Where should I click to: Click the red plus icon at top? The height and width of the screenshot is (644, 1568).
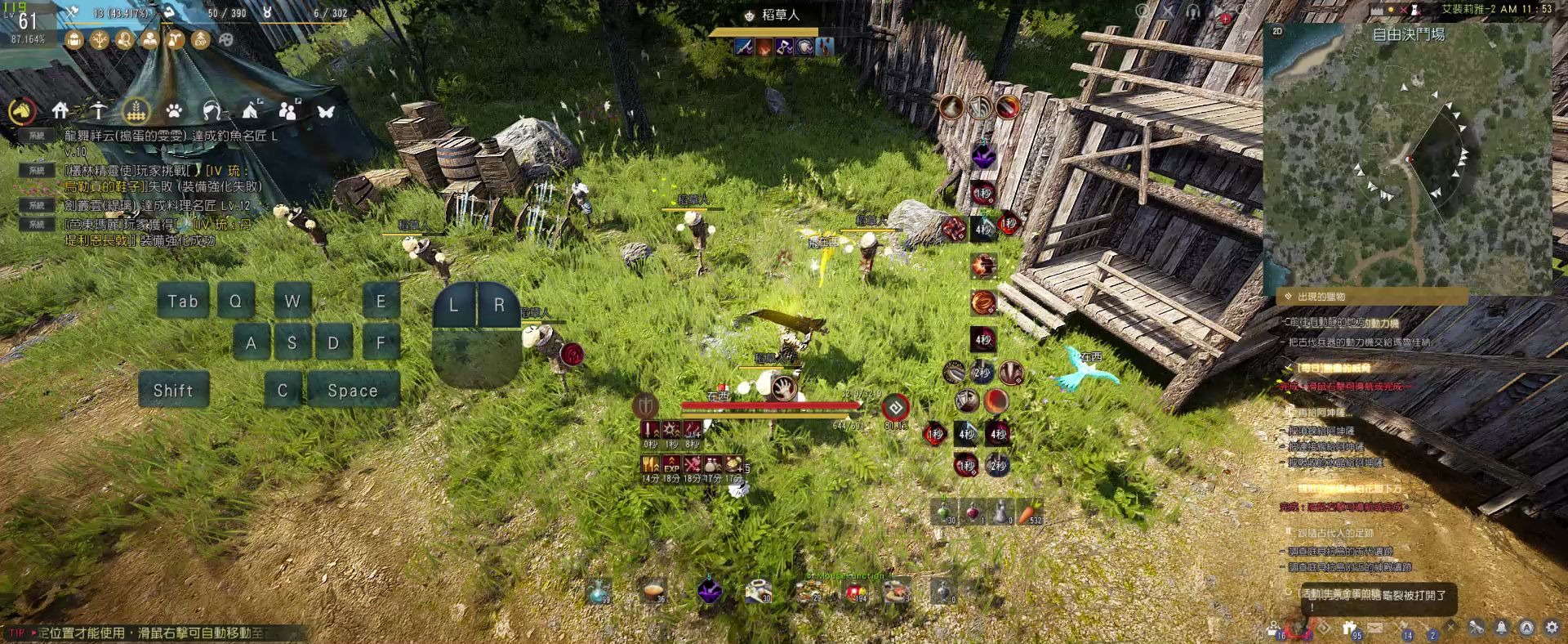(1225, 18)
